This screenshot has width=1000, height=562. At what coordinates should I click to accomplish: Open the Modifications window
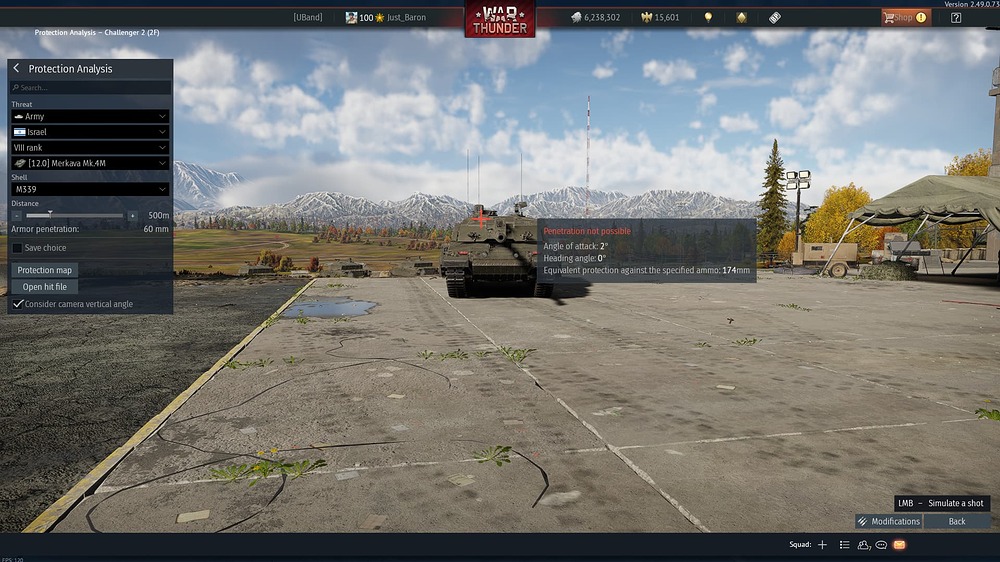click(x=889, y=521)
